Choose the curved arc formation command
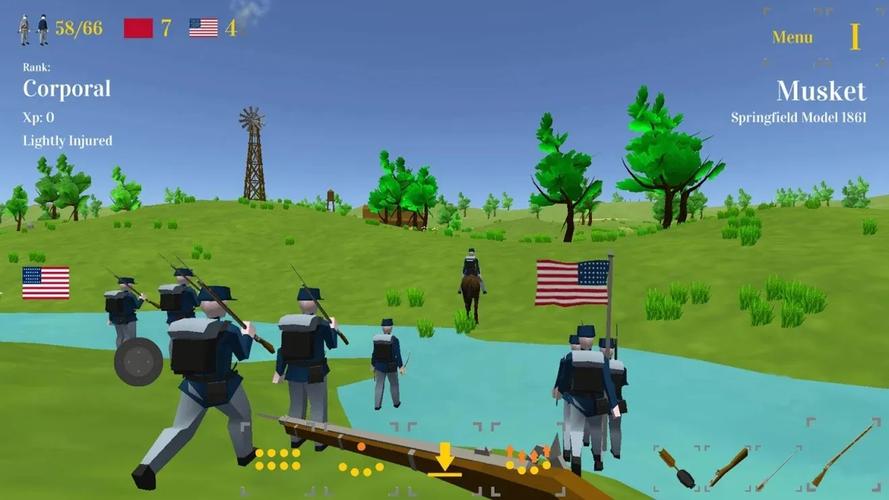889x500 pixels. point(360,462)
